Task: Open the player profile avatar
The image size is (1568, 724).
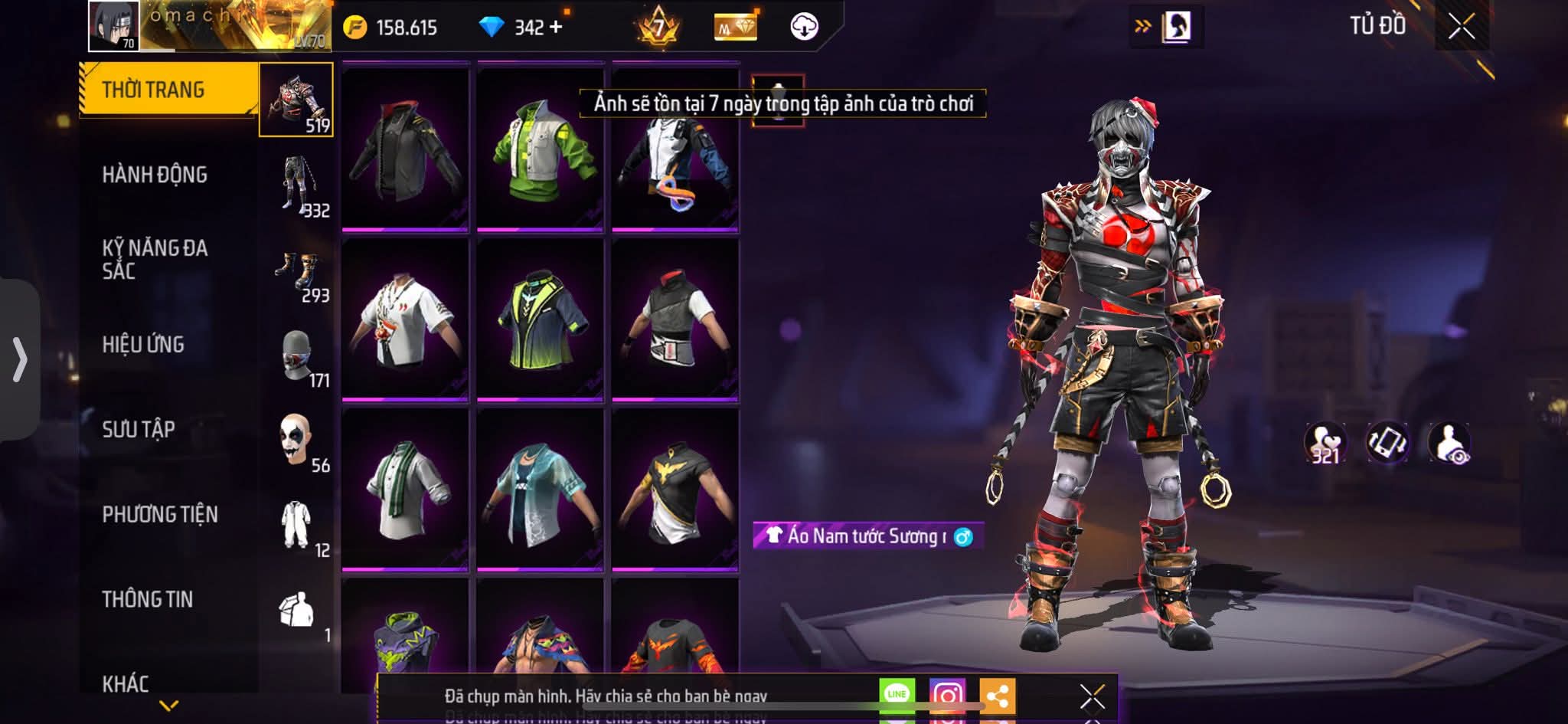Action: coord(114,26)
